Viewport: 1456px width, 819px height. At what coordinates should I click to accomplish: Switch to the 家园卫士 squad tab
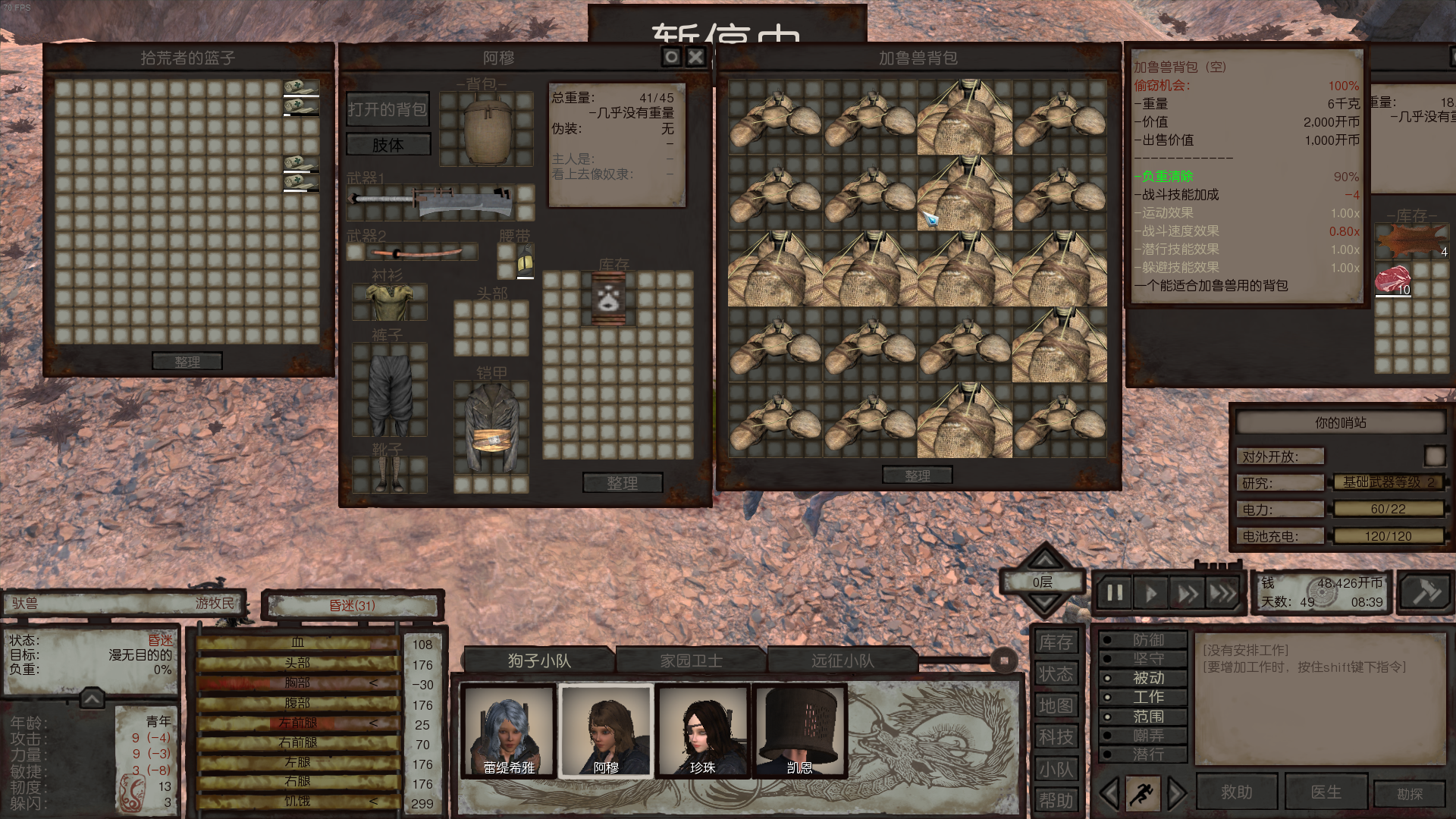691,661
